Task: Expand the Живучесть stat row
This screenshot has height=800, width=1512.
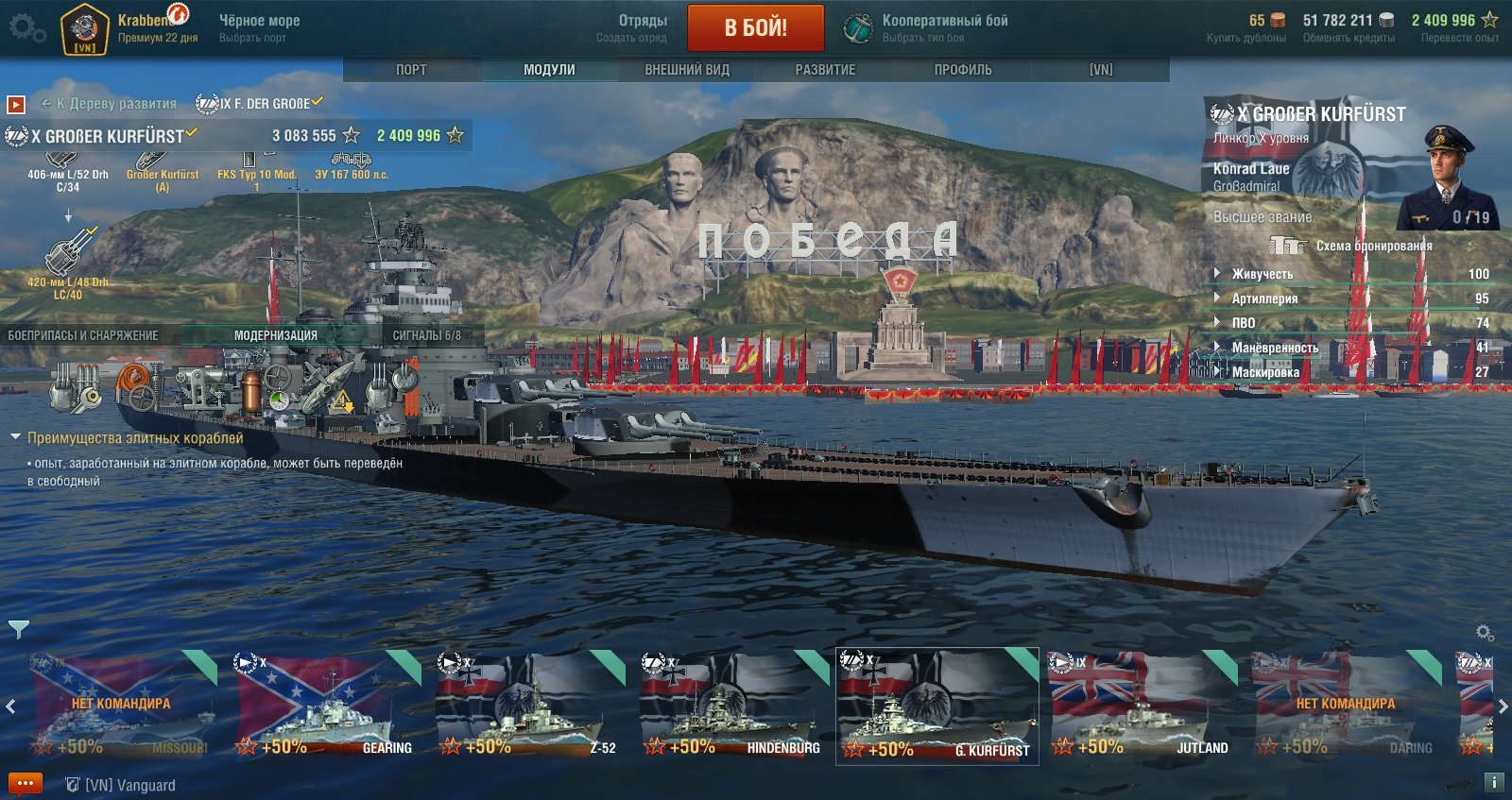Action: pos(1262,274)
